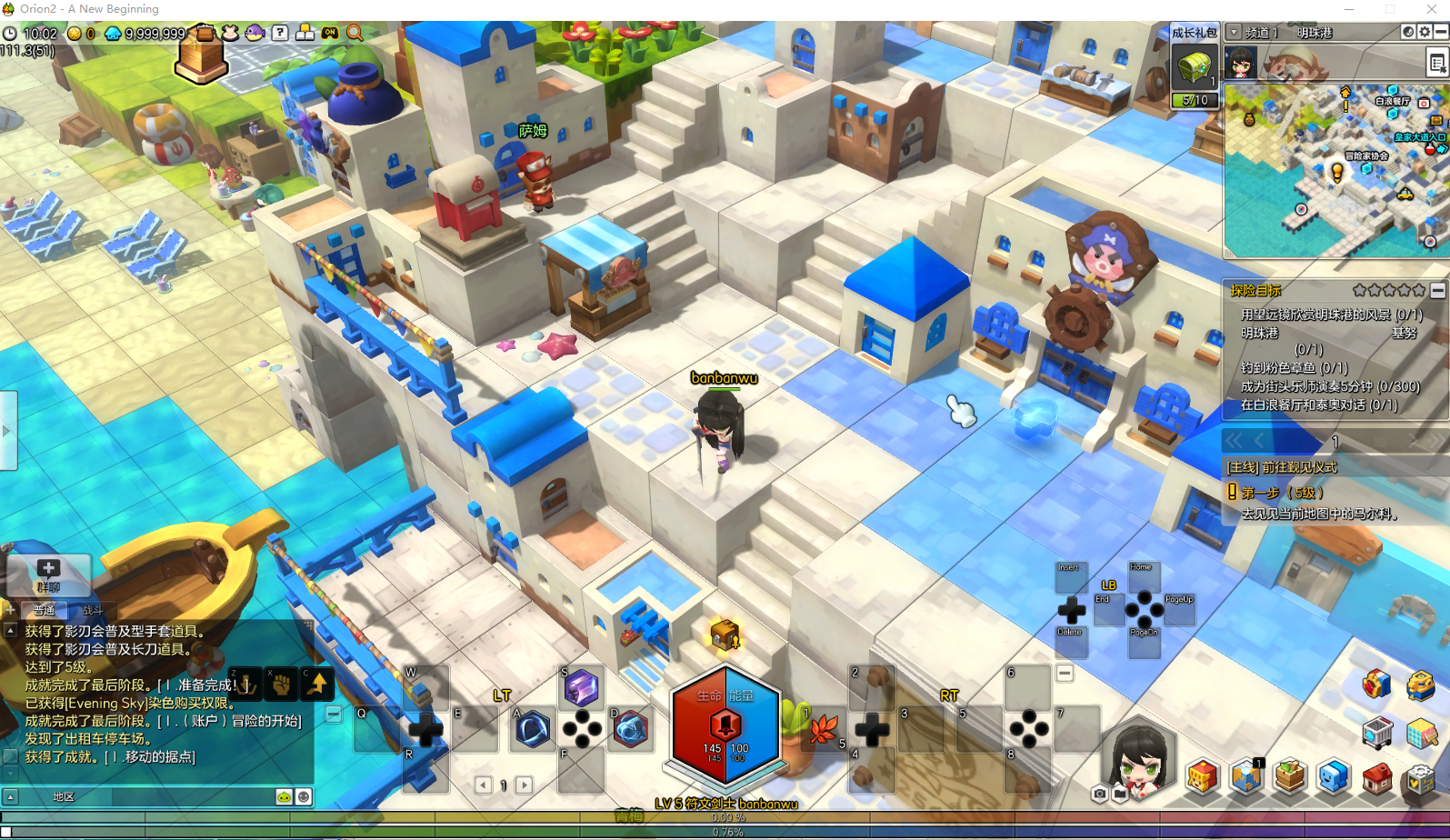The width and height of the screenshot is (1450, 840).
Task: Open the magnifying glass search icon
Action: click(355, 34)
